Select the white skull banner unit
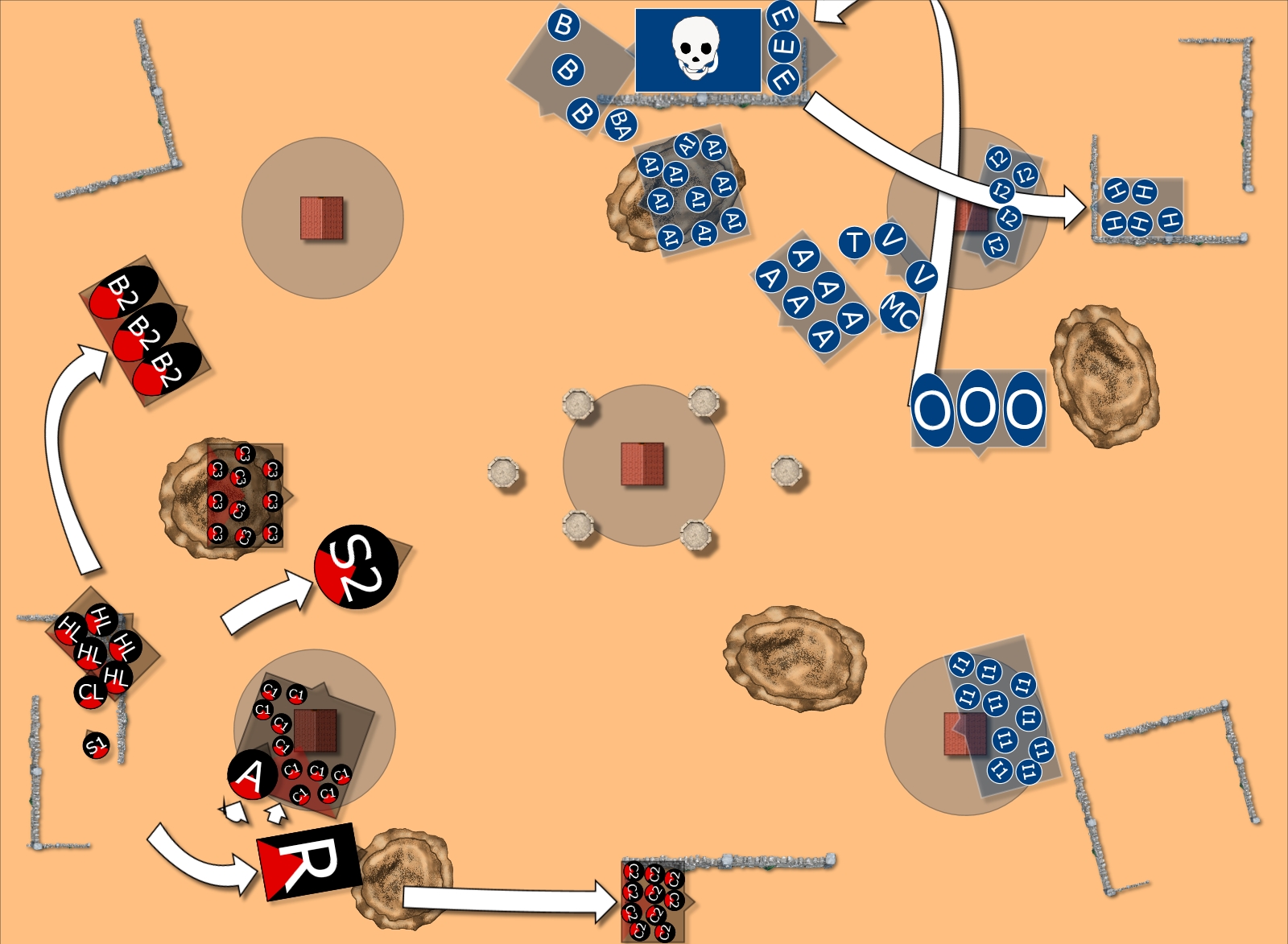Viewport: 1288px width, 944px height. [698, 50]
